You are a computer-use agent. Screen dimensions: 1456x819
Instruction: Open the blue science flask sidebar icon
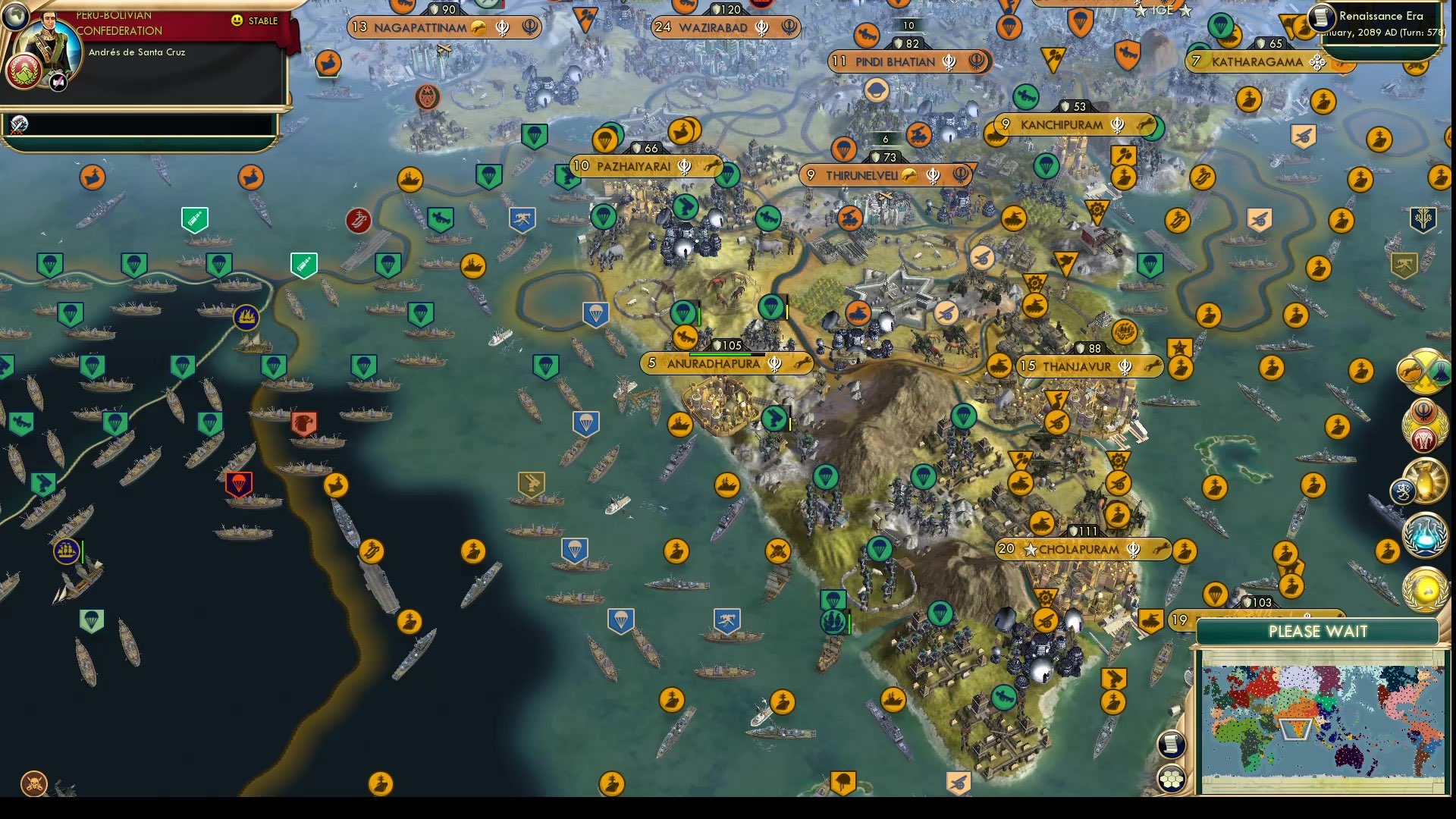(x=1426, y=535)
